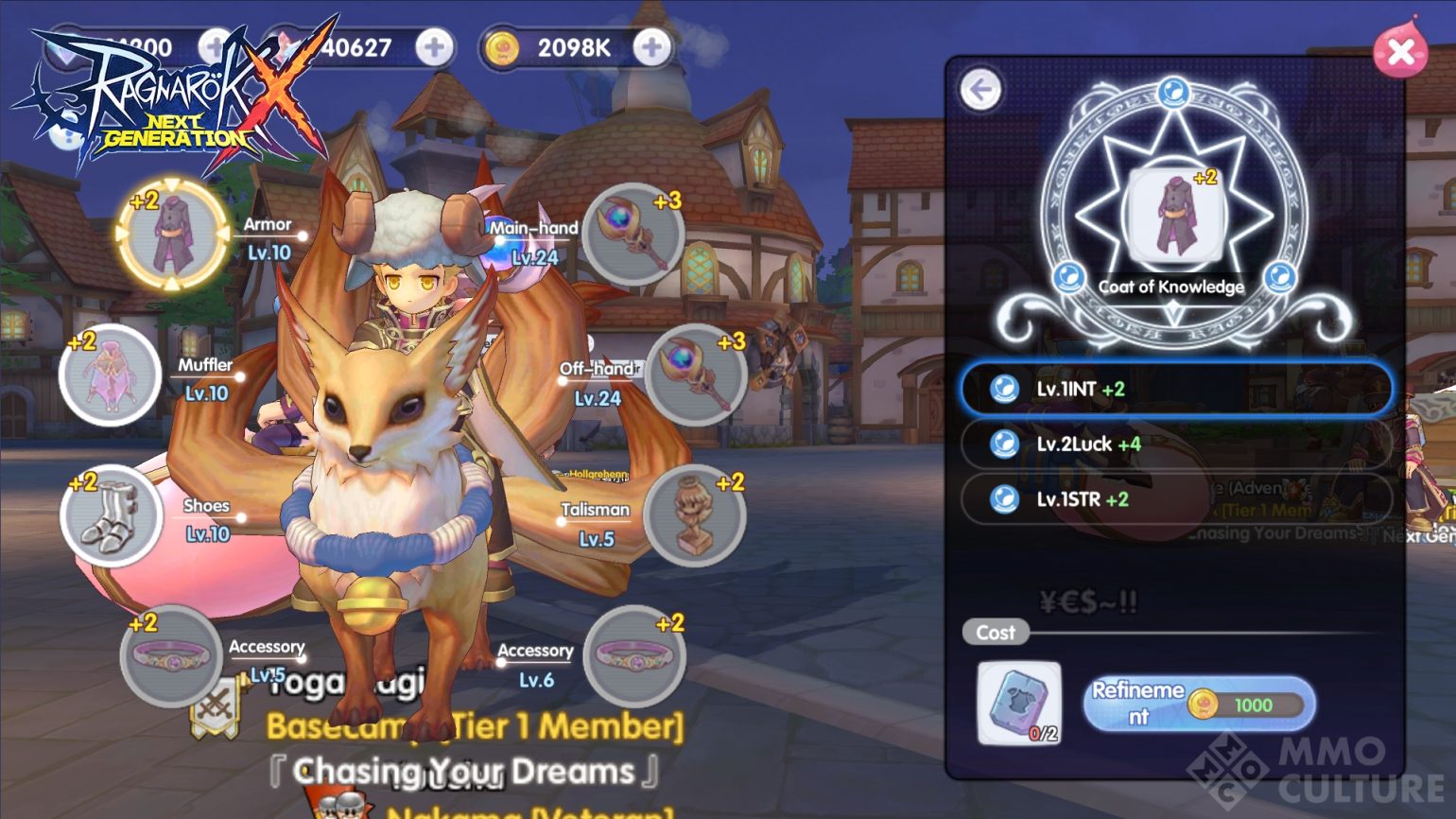Expand the Cost section label
The width and height of the screenshot is (1456, 819).
(995, 634)
